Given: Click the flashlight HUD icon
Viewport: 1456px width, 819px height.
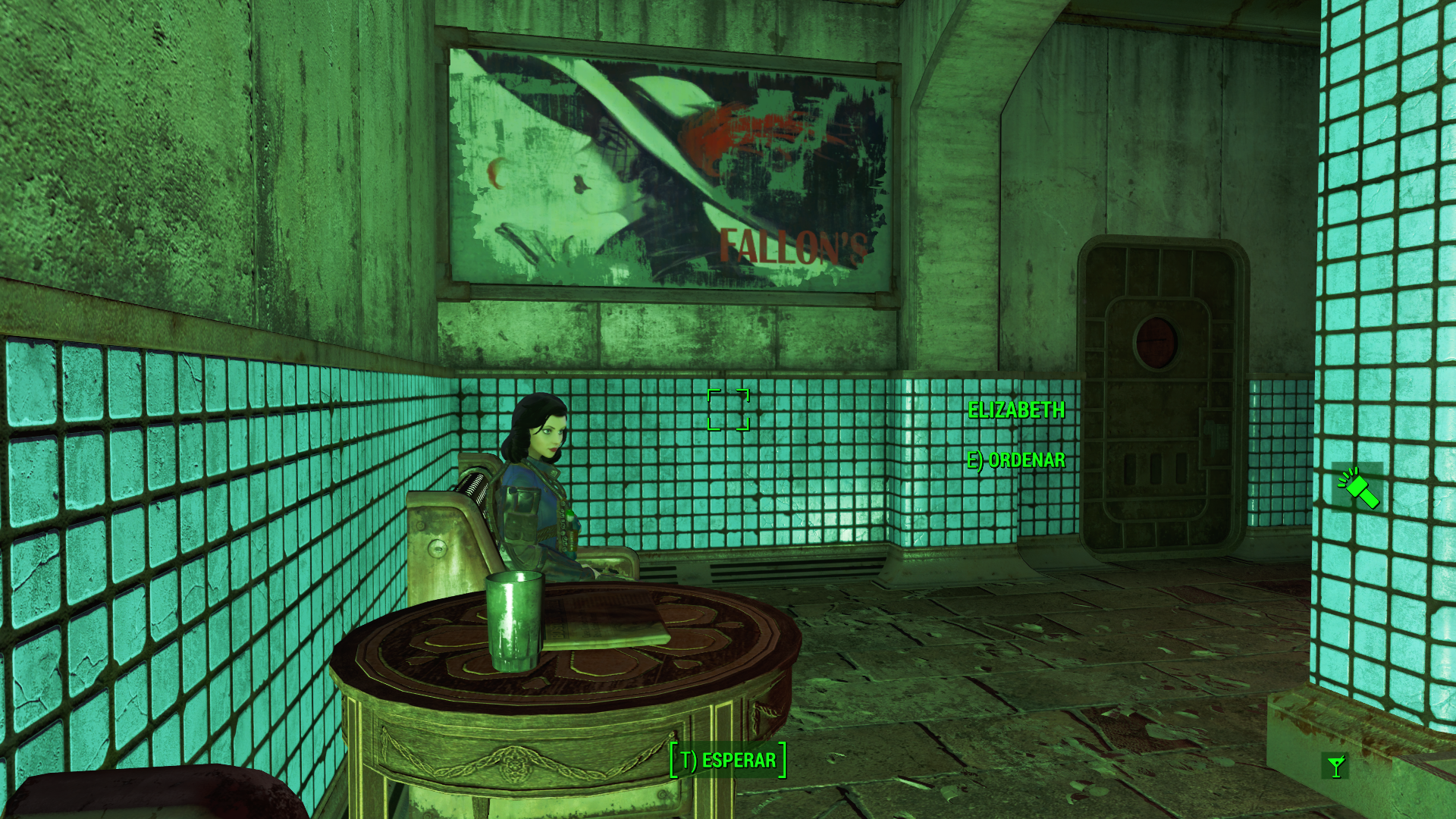Looking at the screenshot, I should 1358,487.
